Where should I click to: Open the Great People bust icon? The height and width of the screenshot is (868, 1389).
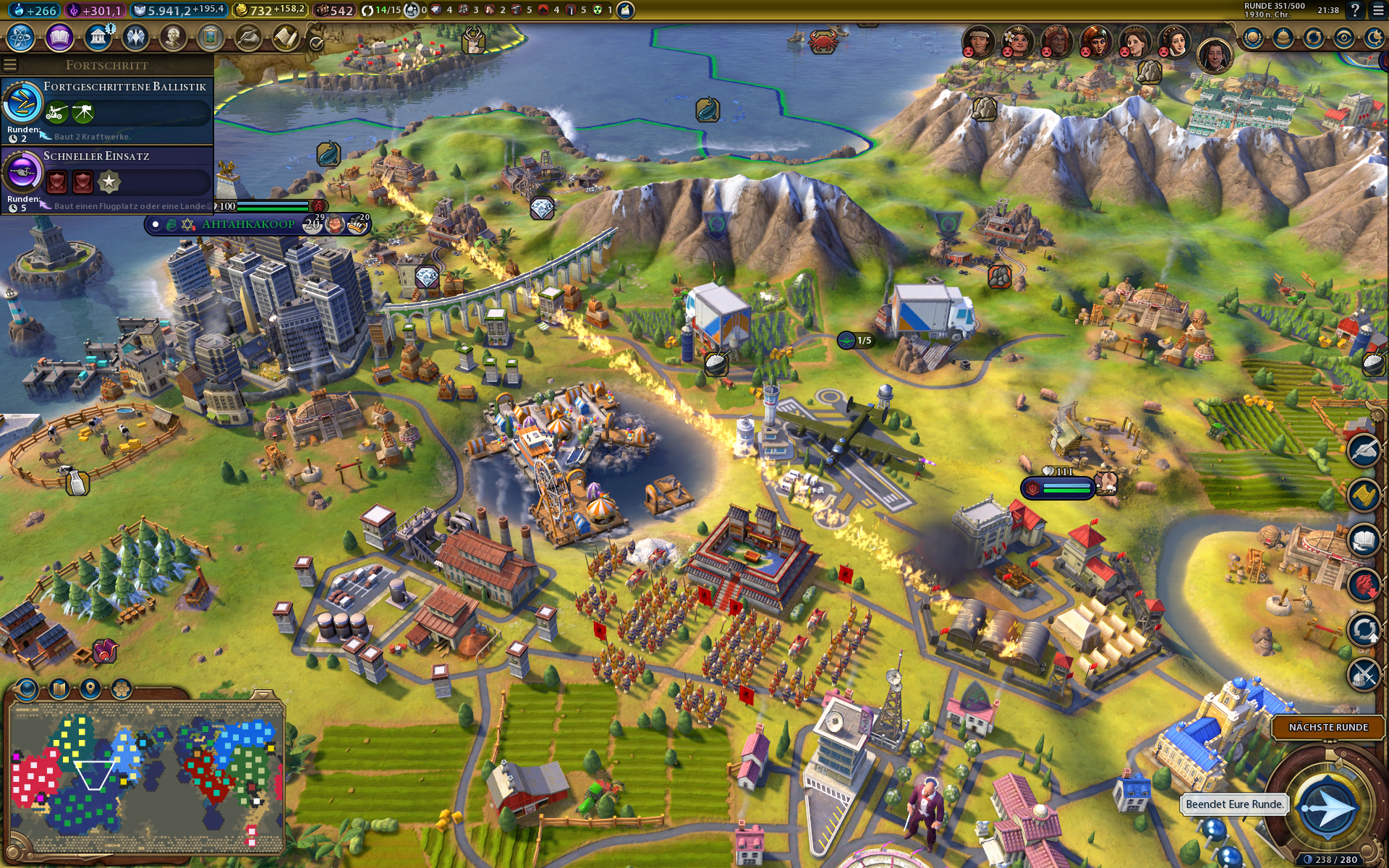click(173, 37)
